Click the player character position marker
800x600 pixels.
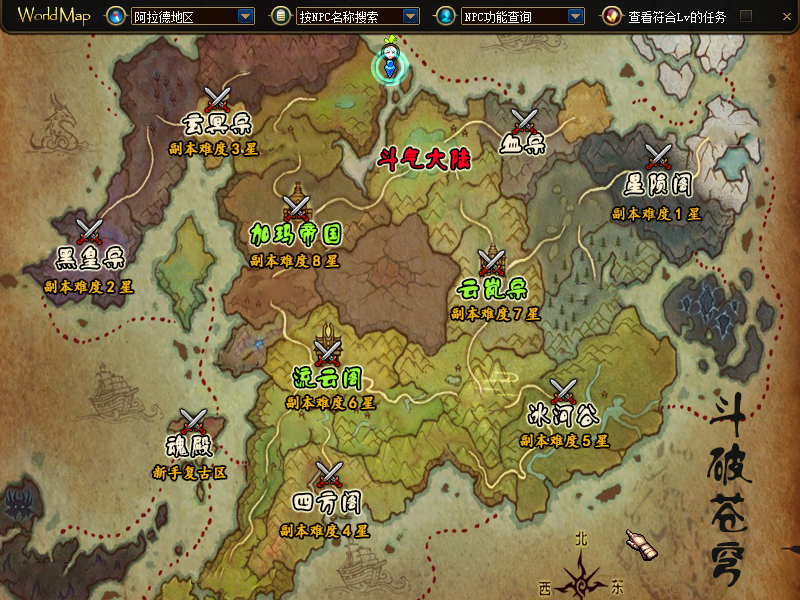[x=392, y=62]
